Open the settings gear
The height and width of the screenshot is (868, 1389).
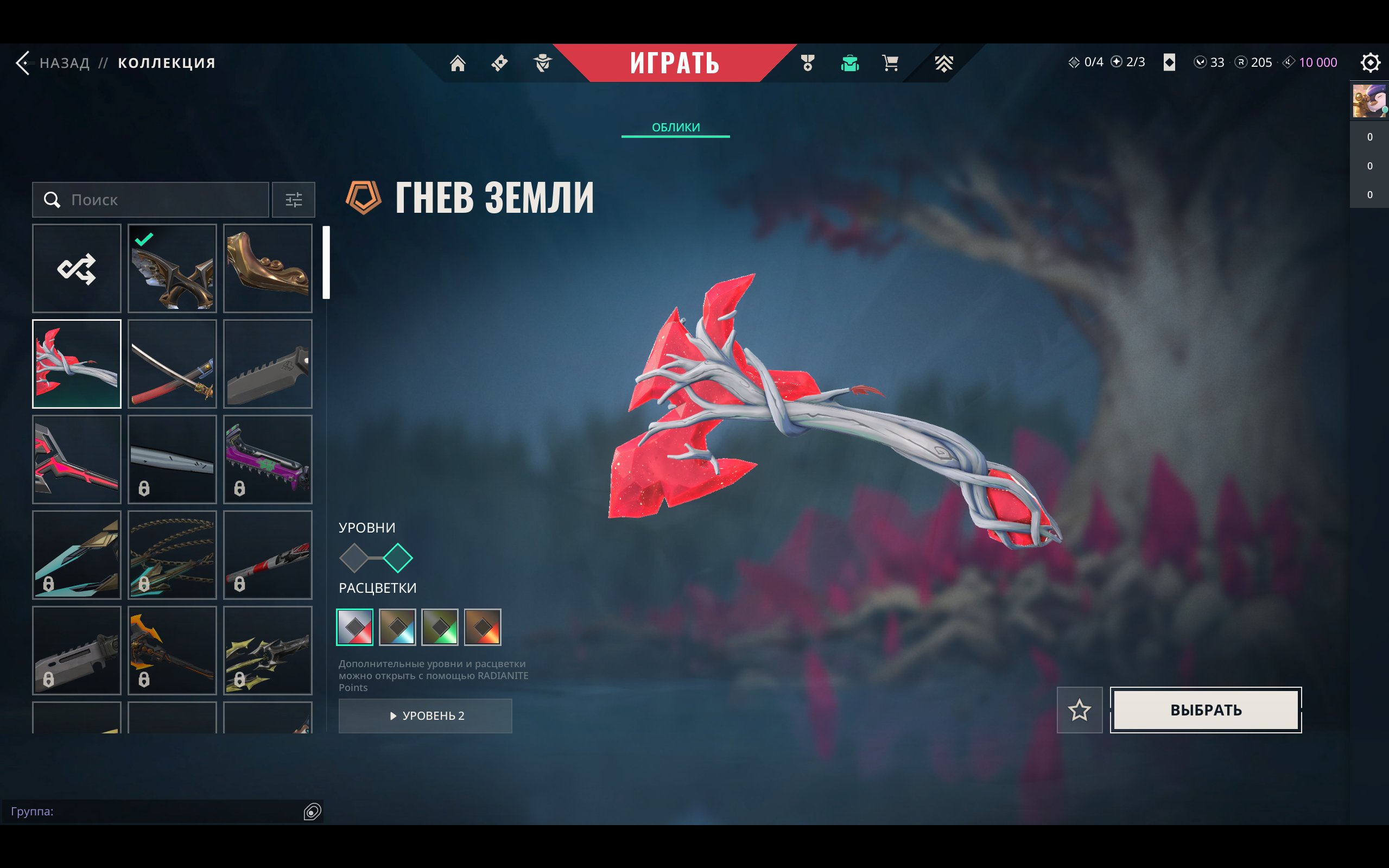pos(1369,62)
